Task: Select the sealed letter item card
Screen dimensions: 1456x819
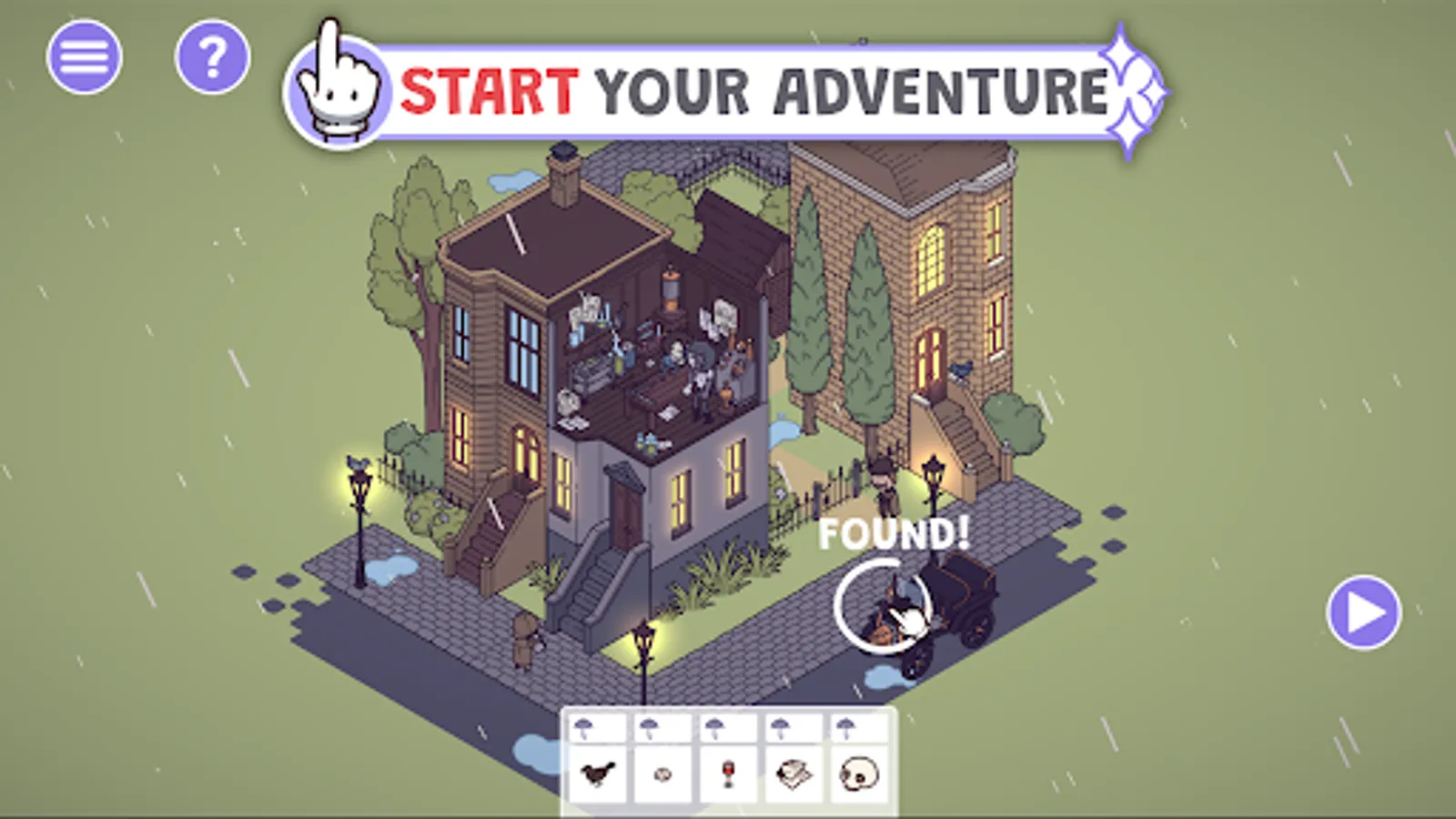Action: pyautogui.click(x=794, y=775)
